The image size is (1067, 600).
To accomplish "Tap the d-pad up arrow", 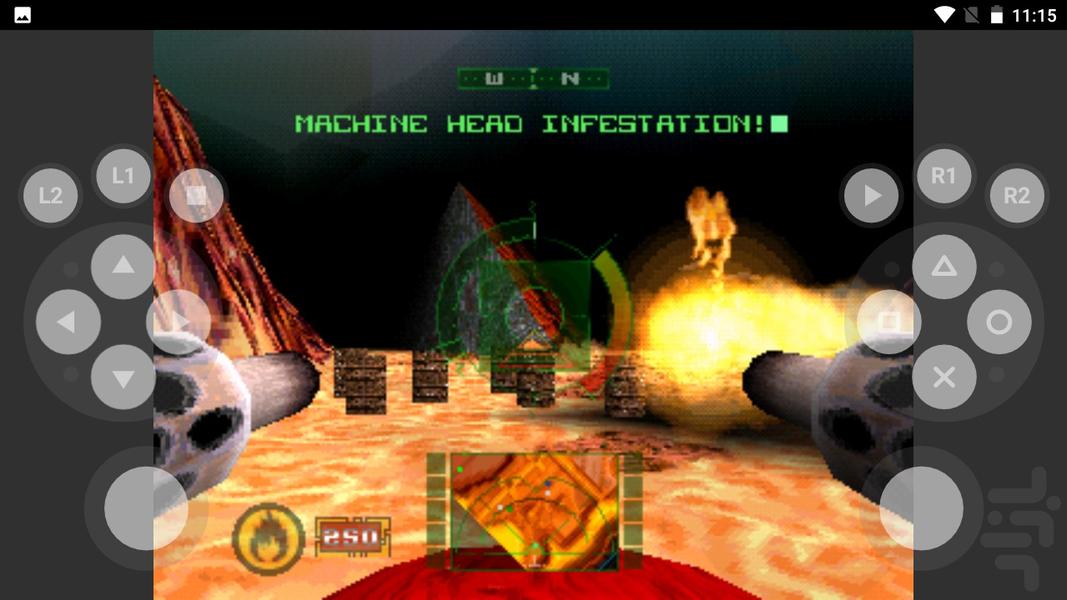I will [123, 266].
